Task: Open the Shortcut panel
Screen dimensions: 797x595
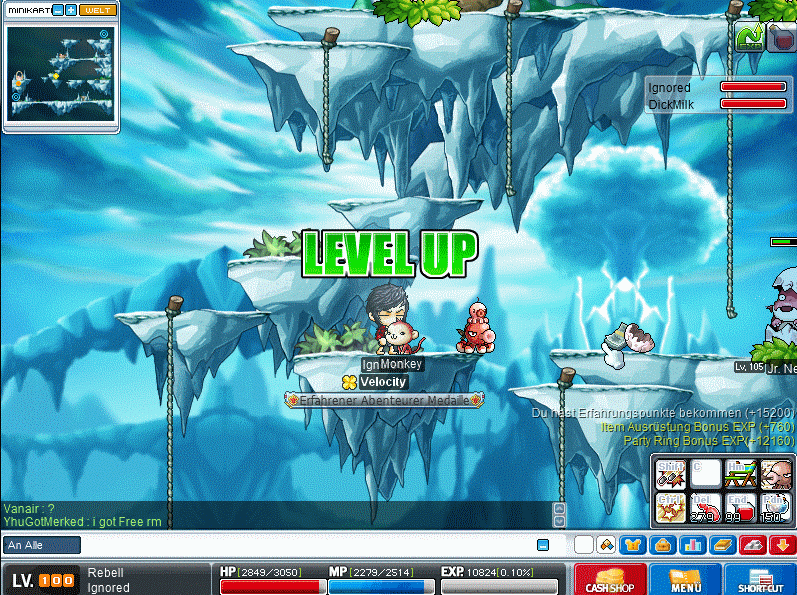Action: click(759, 580)
